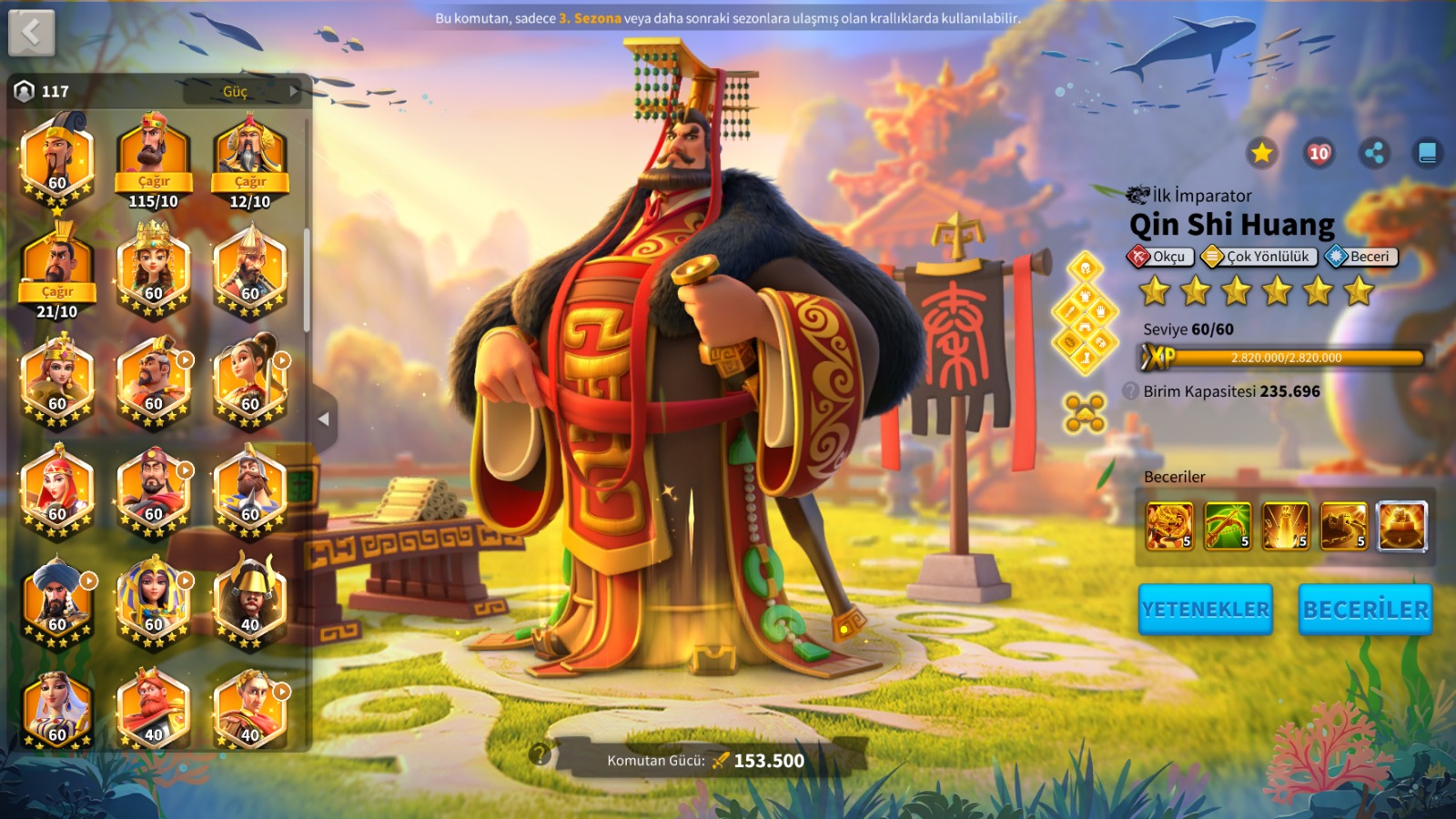The height and width of the screenshot is (819, 1456).
Task: Click the help question mark near Komutan Gücü
Action: (540, 753)
